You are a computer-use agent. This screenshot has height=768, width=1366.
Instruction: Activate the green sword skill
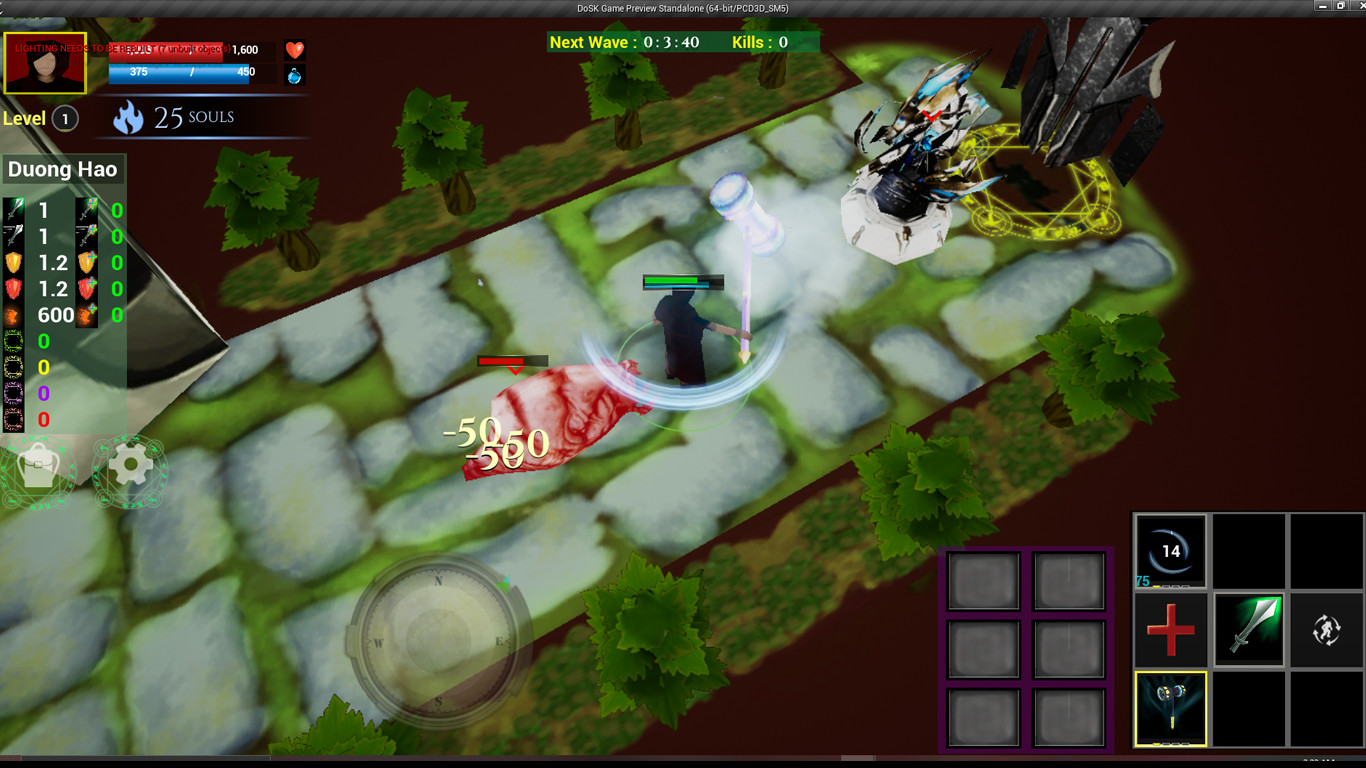(x=1249, y=629)
